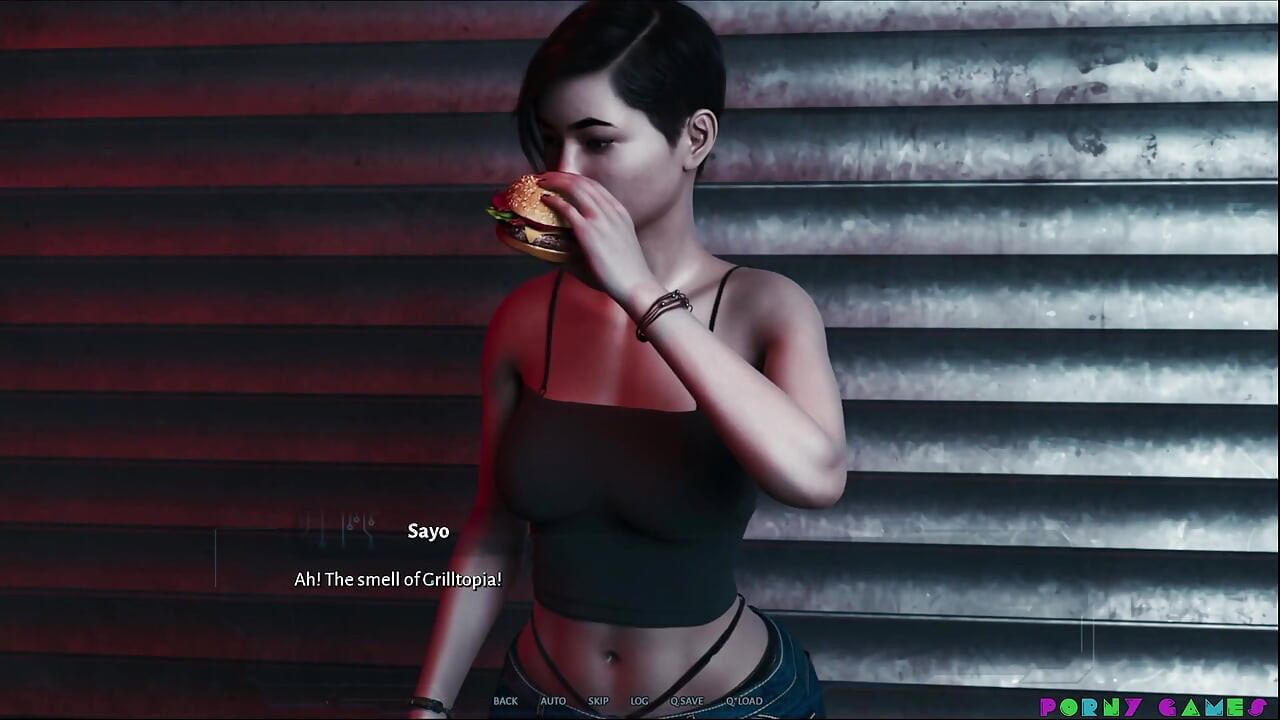
Task: Click Q.SAVE to store current progress
Action: coord(686,701)
